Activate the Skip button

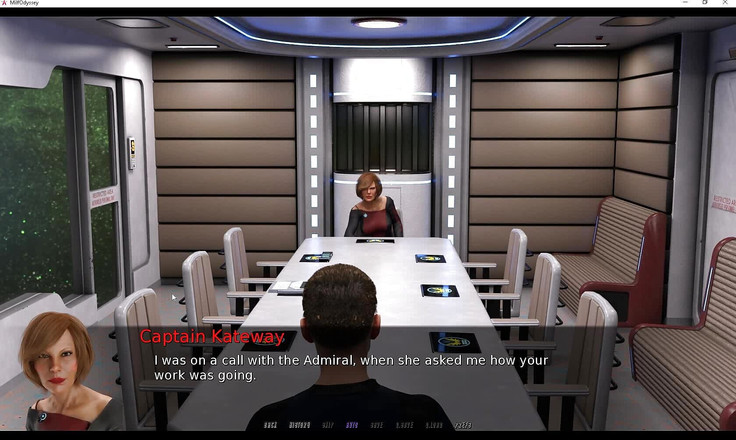(x=326, y=425)
